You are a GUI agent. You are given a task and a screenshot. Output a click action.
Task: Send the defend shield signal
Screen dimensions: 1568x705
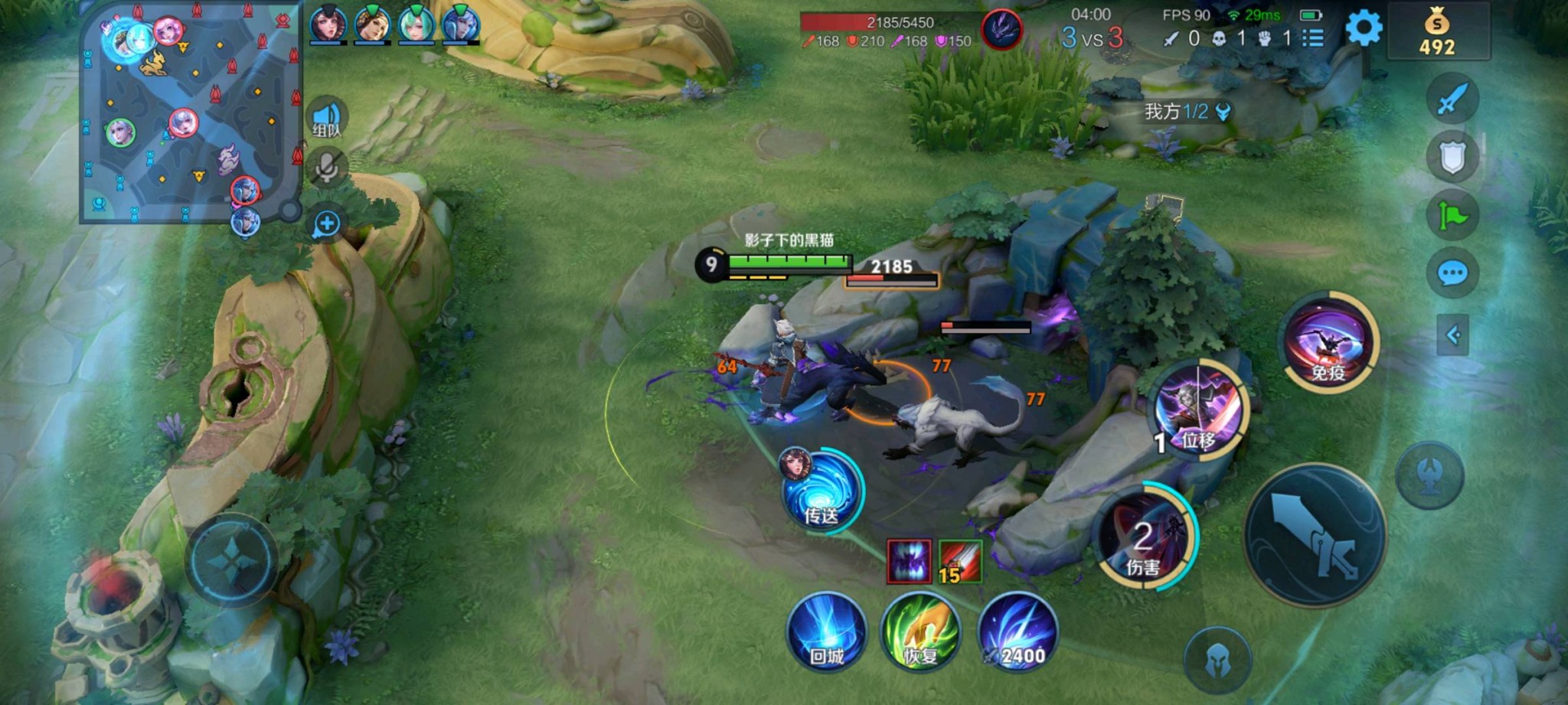point(1452,157)
